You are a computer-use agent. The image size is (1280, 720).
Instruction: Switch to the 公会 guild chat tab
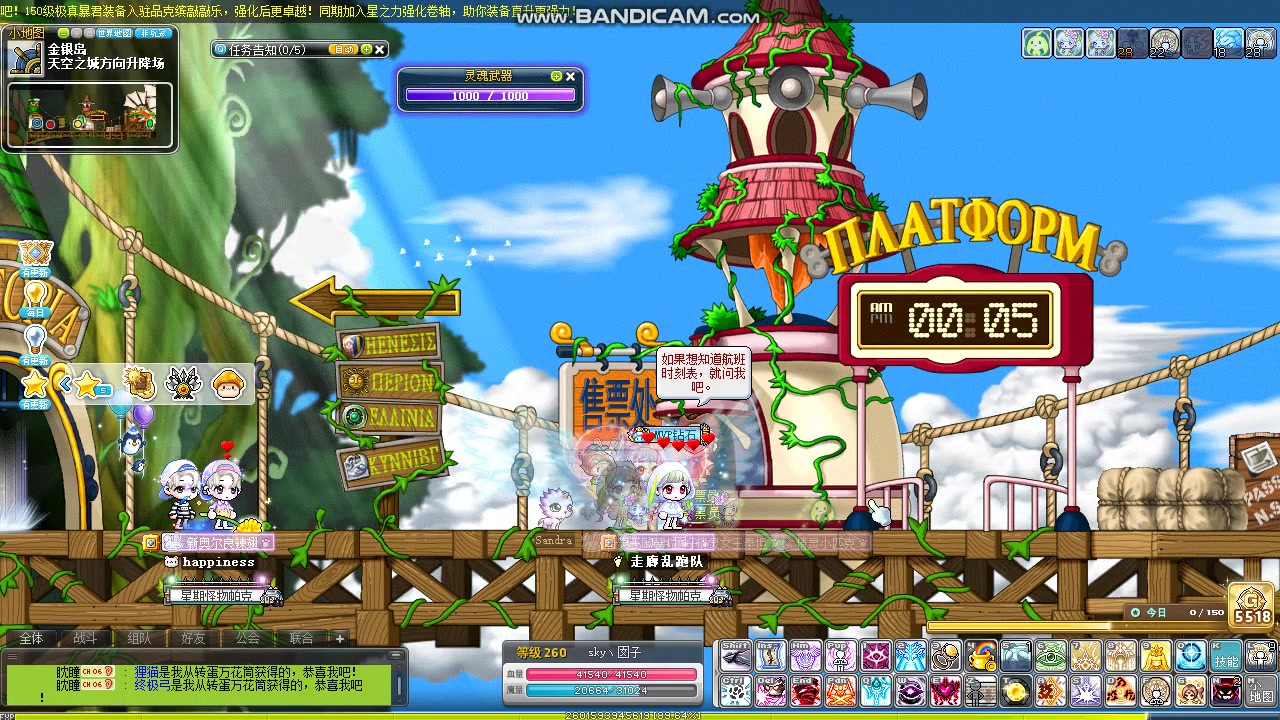pyautogui.click(x=247, y=638)
